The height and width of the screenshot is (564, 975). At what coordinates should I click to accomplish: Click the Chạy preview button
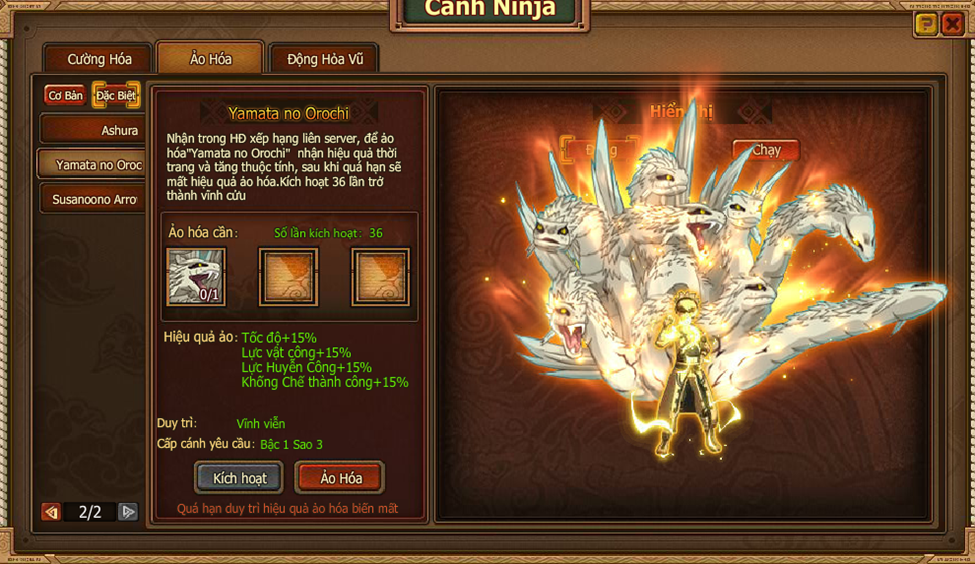click(x=766, y=150)
